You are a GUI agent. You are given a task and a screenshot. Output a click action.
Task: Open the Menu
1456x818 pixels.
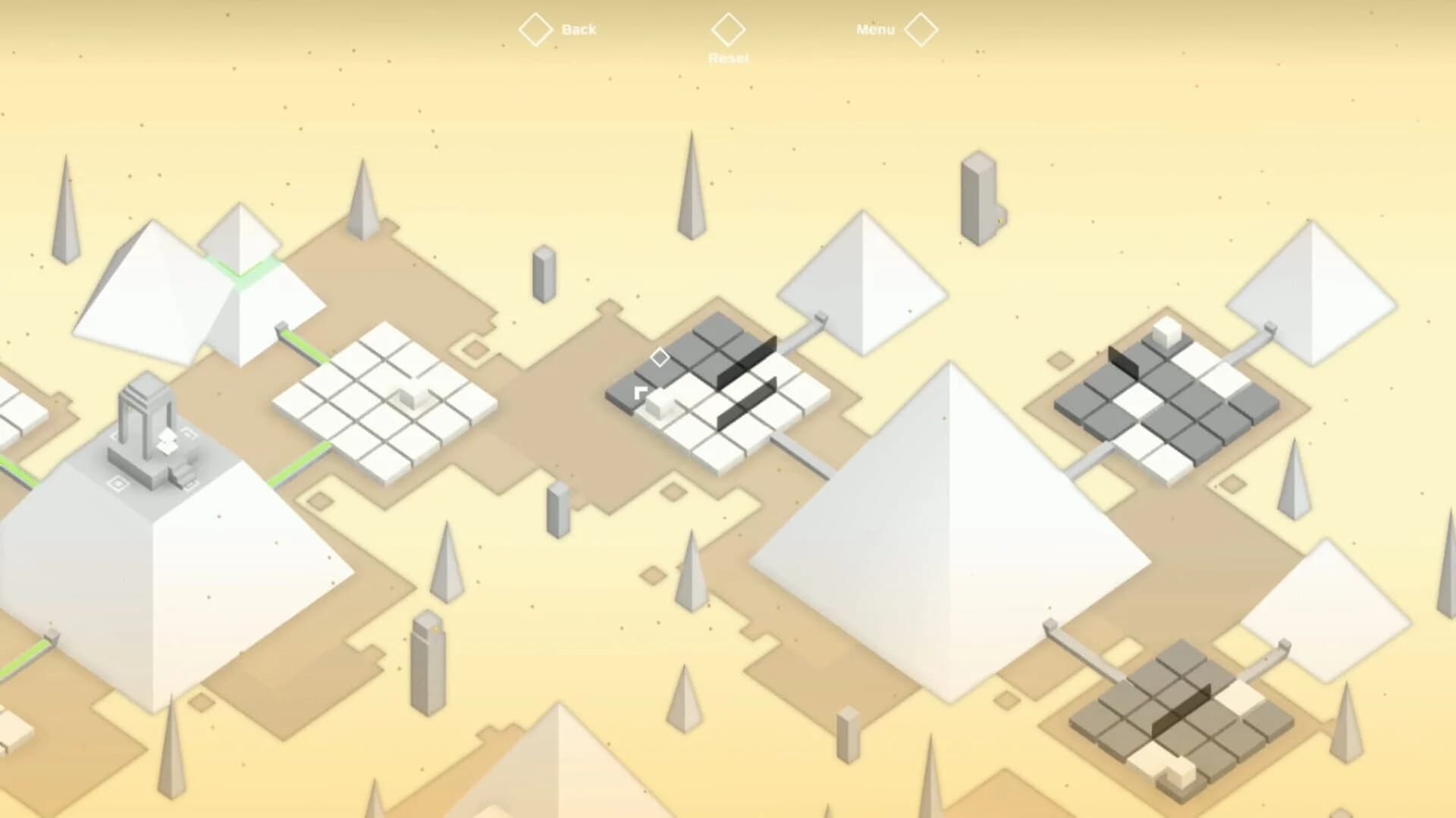(876, 30)
